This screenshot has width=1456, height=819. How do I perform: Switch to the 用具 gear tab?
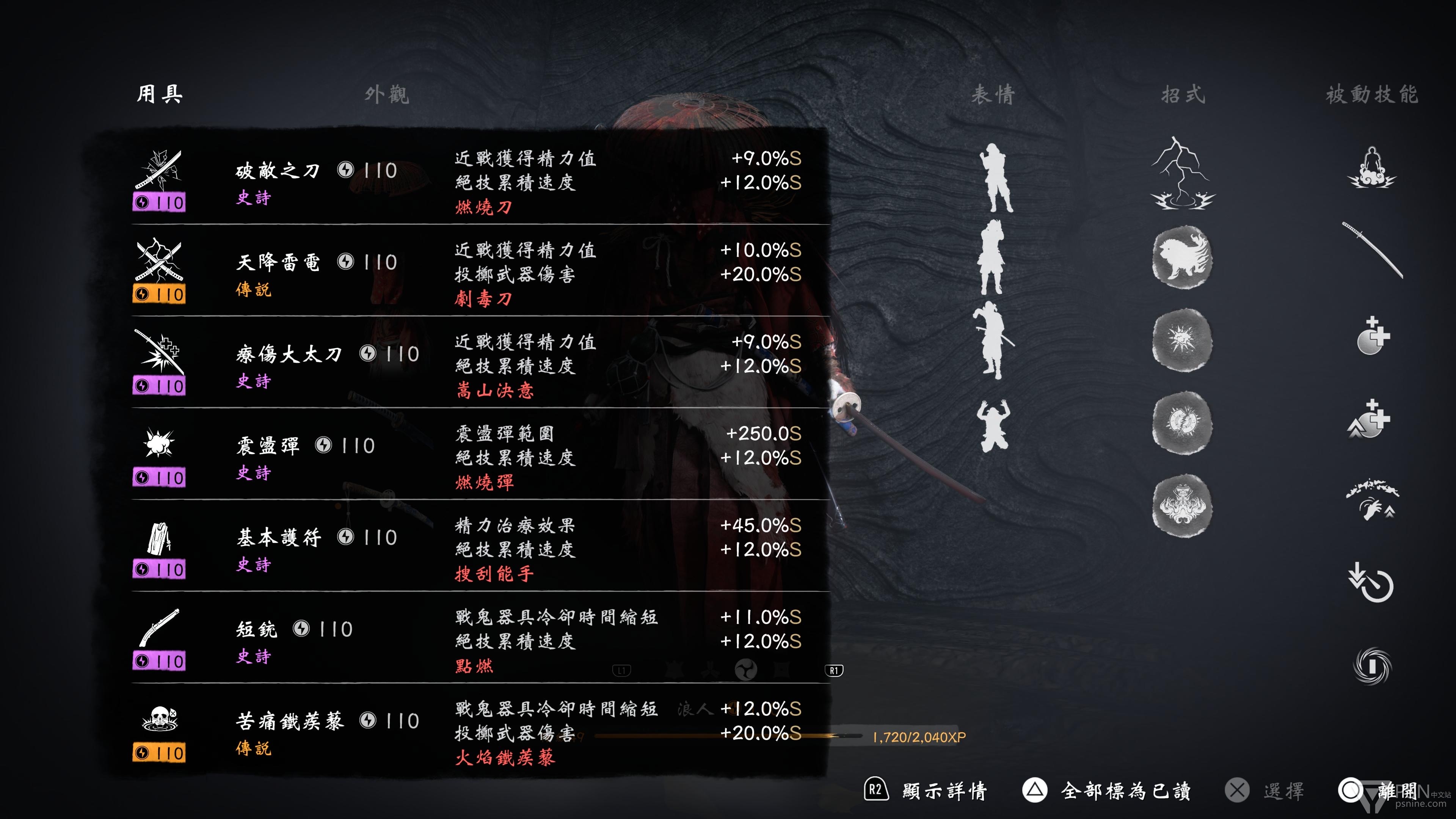coord(159,94)
